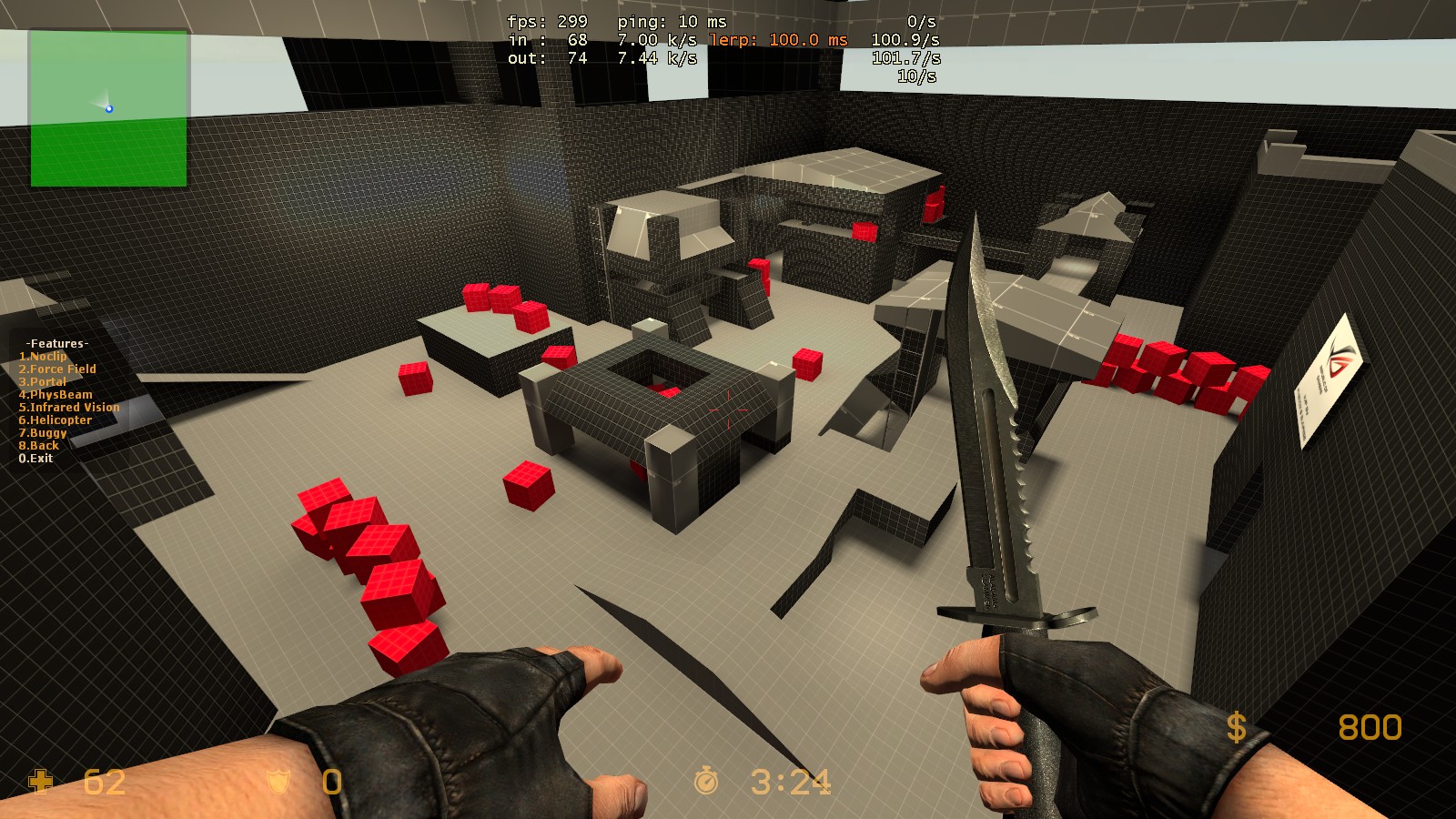Click the fps counter in the net graph
Image resolution: width=1456 pixels, height=819 pixels.
click(546, 20)
